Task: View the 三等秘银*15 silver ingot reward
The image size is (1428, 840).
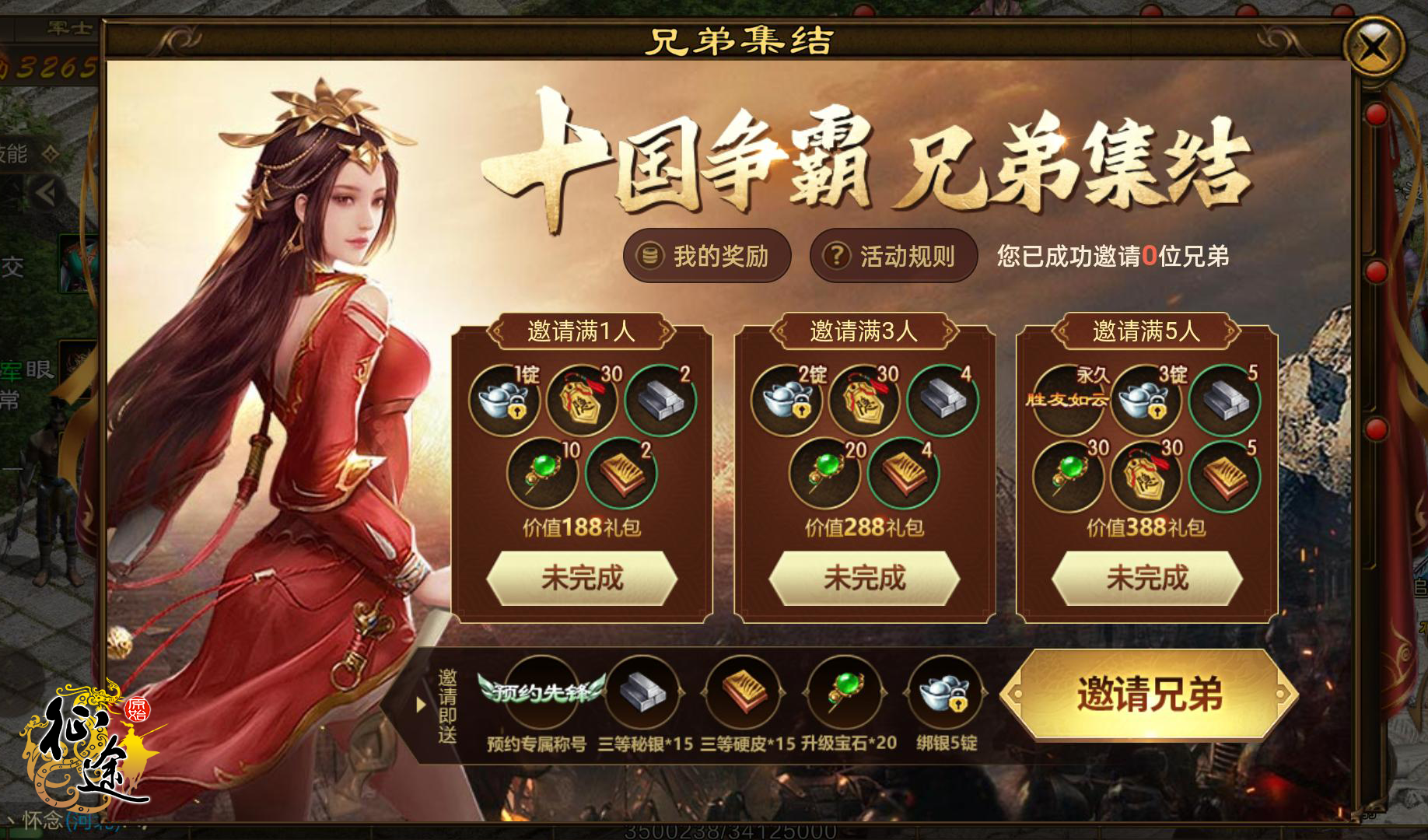Action: [x=642, y=691]
